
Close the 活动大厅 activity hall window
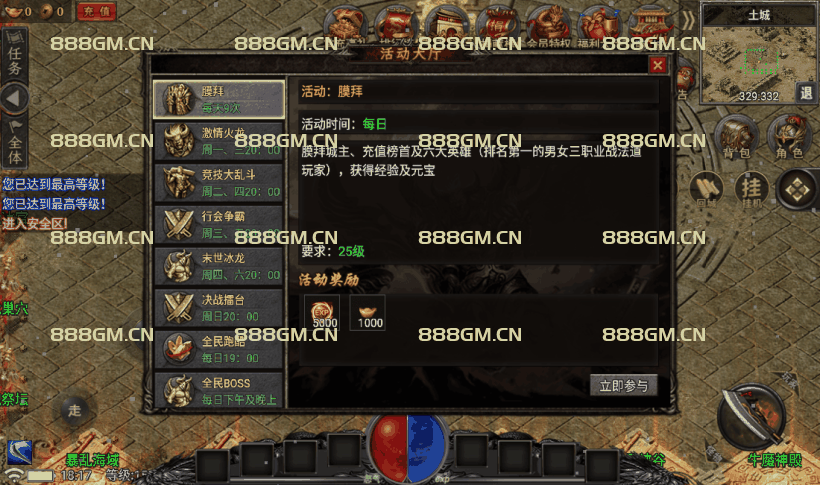click(x=657, y=65)
